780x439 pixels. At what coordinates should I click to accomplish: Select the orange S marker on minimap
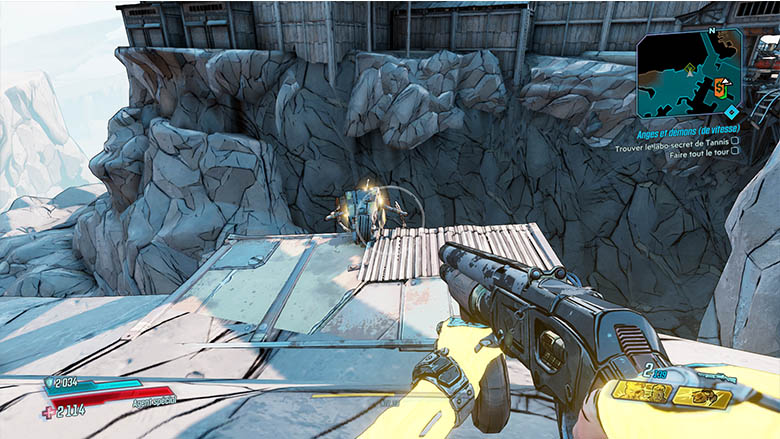pyautogui.click(x=720, y=88)
